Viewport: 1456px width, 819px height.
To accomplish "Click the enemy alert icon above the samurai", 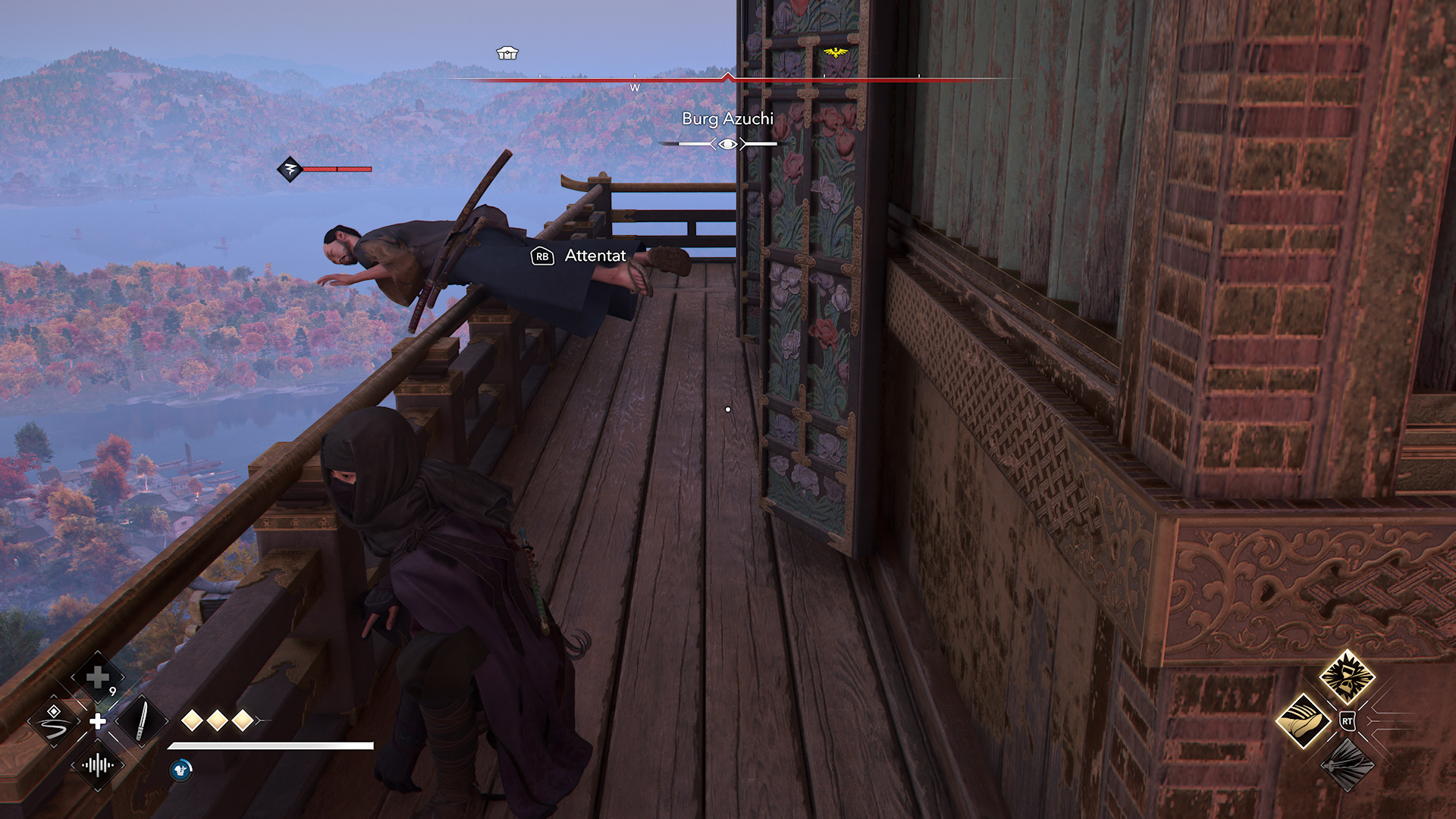I will pos(290,170).
